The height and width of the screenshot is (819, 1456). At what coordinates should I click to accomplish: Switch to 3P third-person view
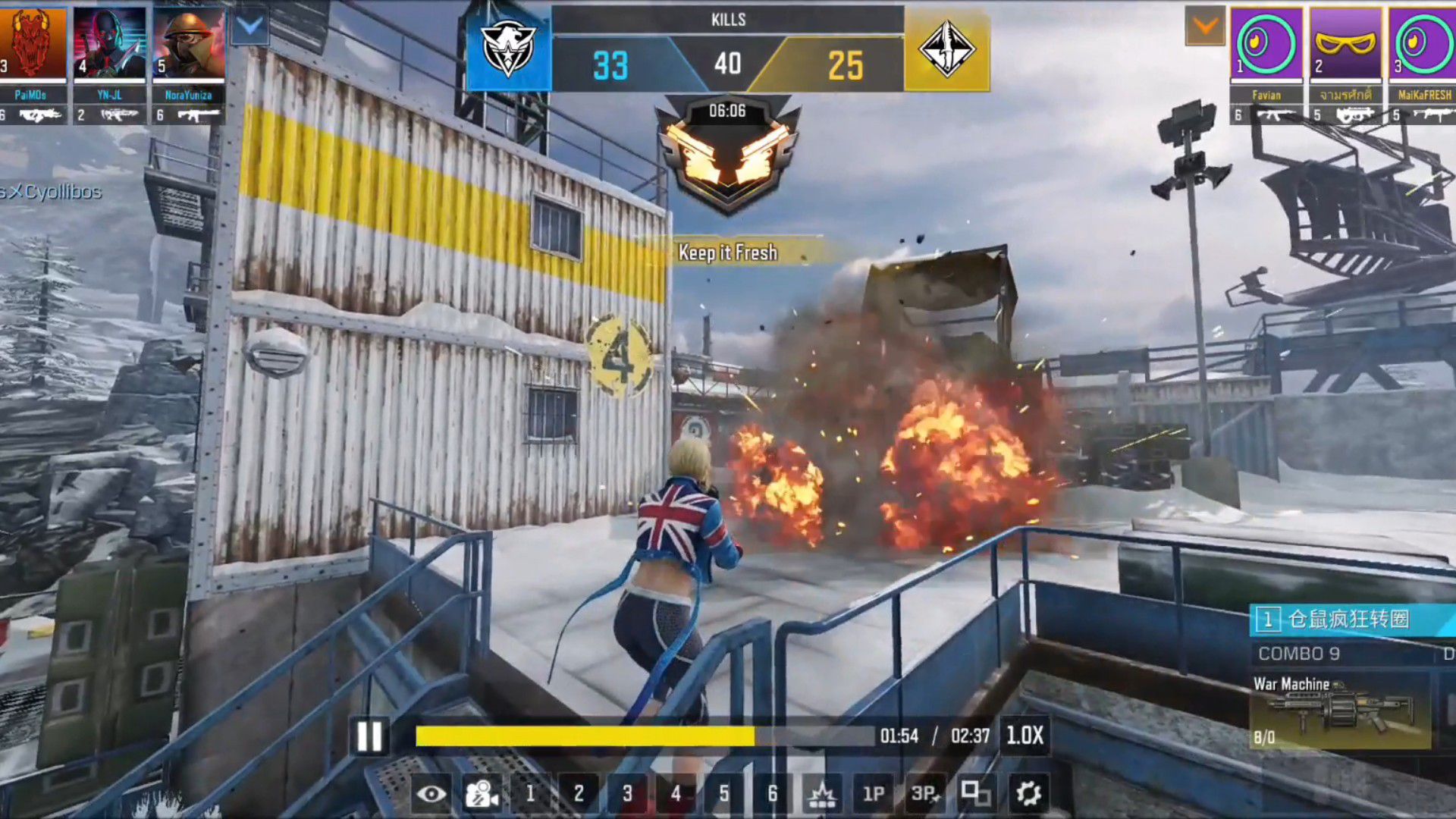coord(924,794)
